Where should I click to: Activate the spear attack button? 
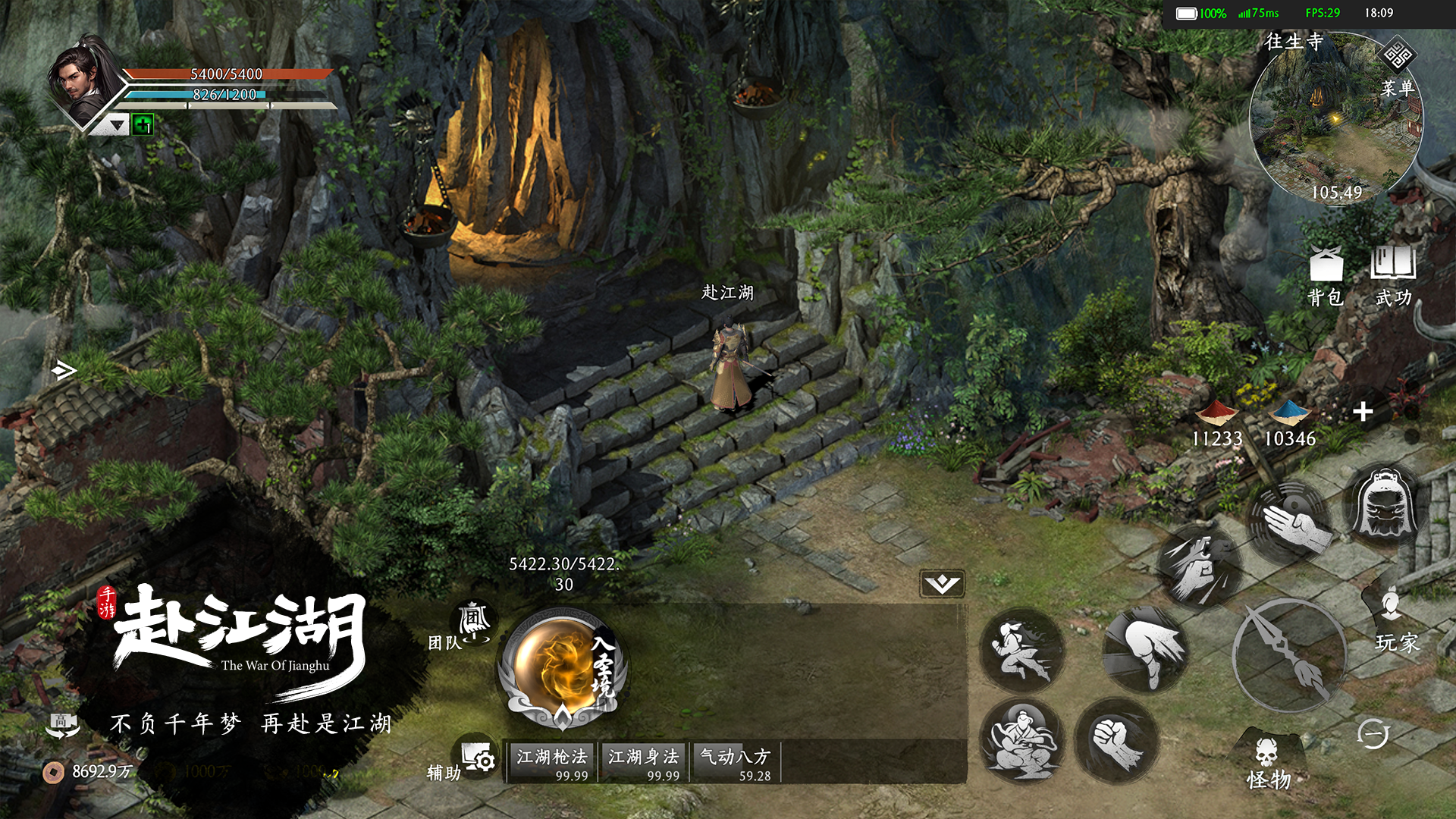(1287, 654)
